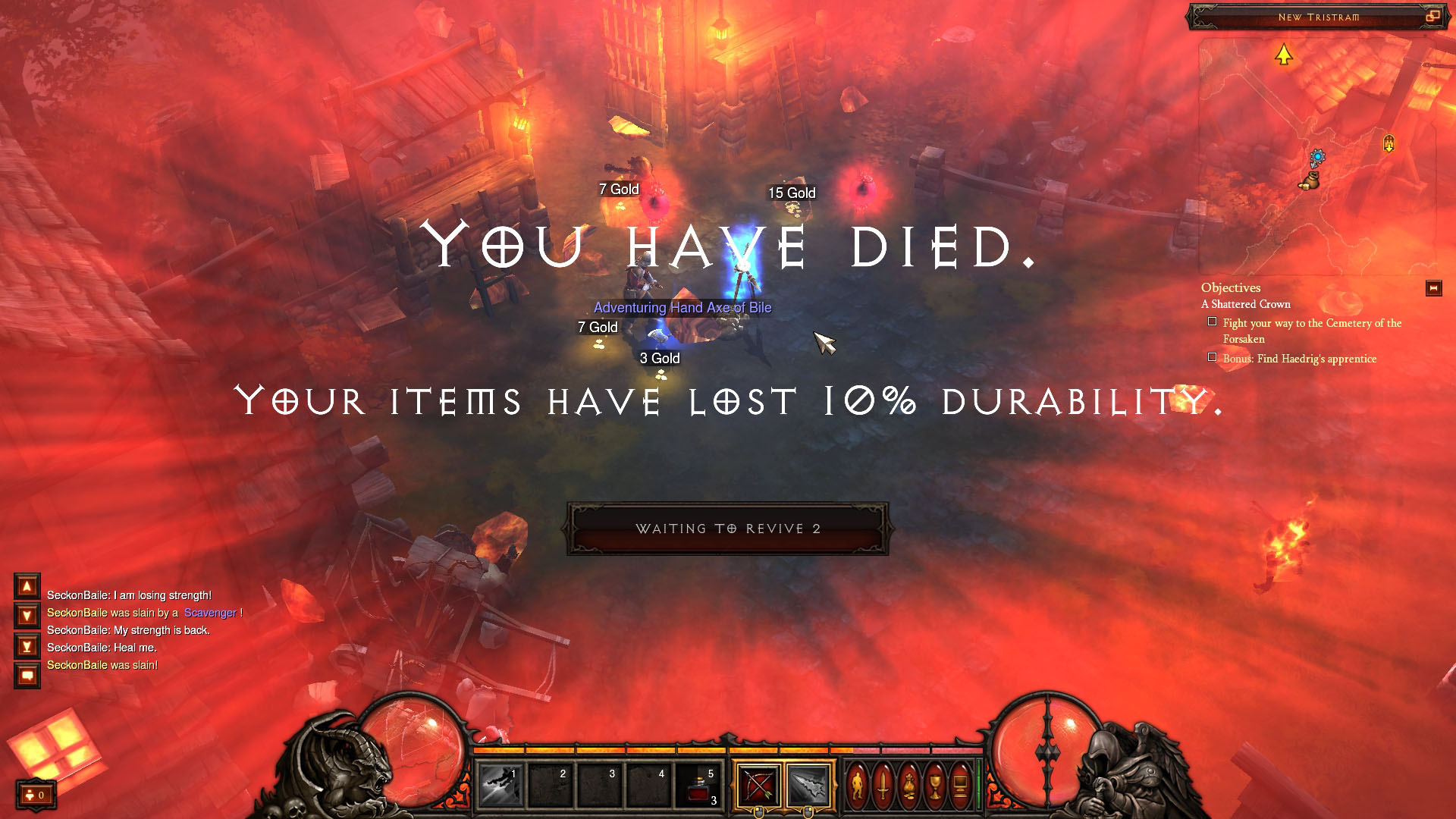Collapse the Objectives tracker
Screen dimensions: 1456x819
(x=1433, y=288)
